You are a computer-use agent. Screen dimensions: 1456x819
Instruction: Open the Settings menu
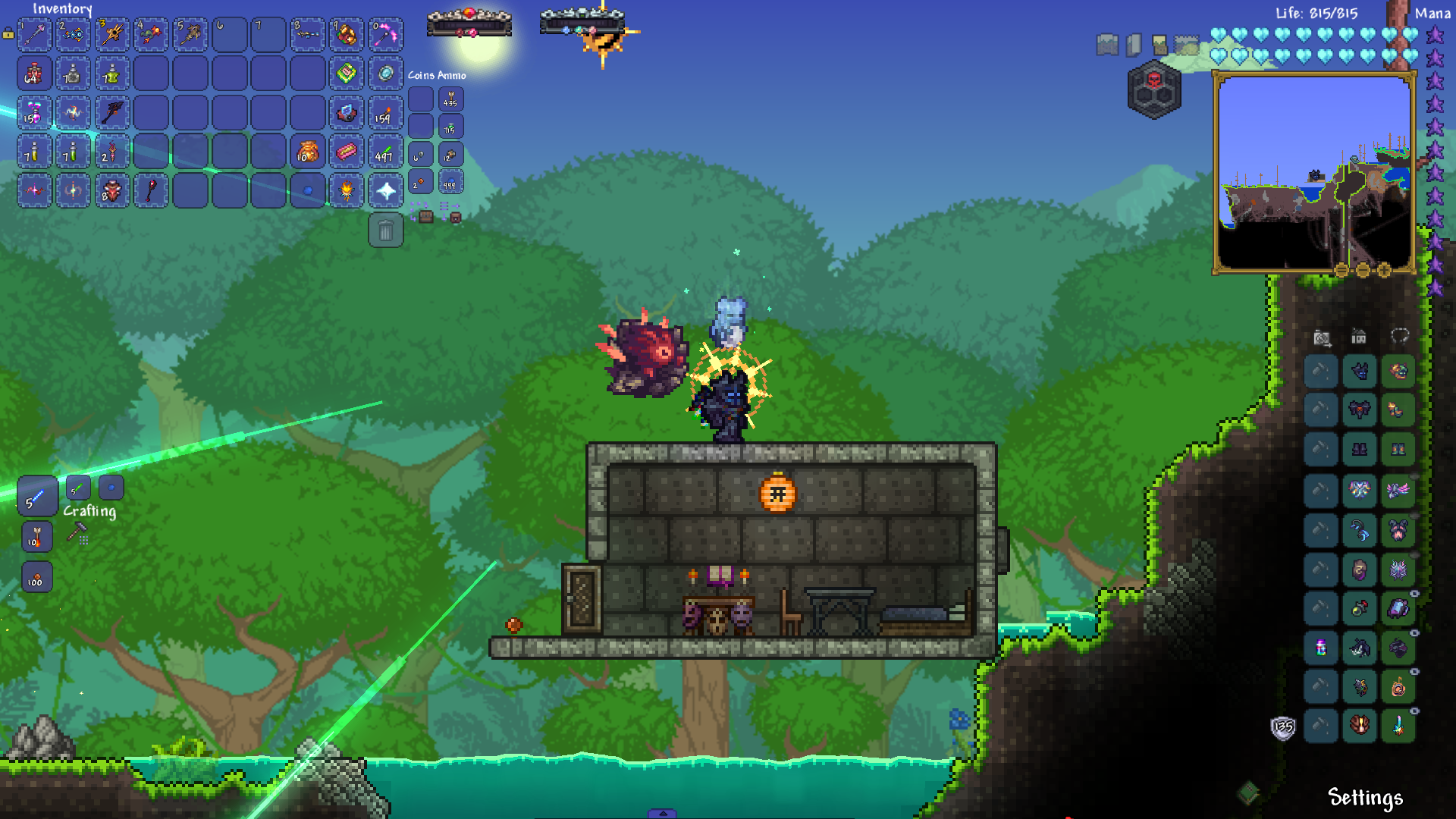[x=1365, y=797]
